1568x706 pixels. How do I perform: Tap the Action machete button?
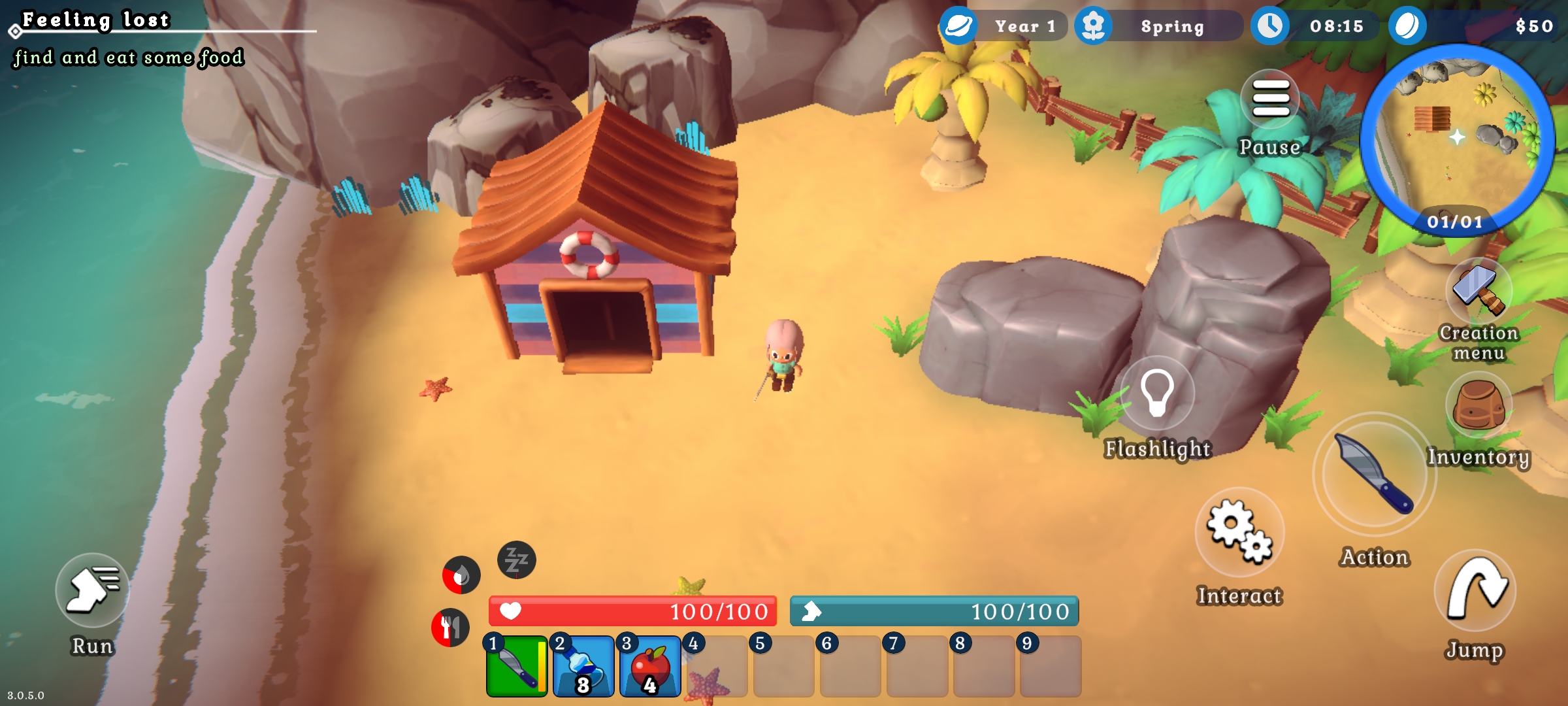[x=1375, y=475]
